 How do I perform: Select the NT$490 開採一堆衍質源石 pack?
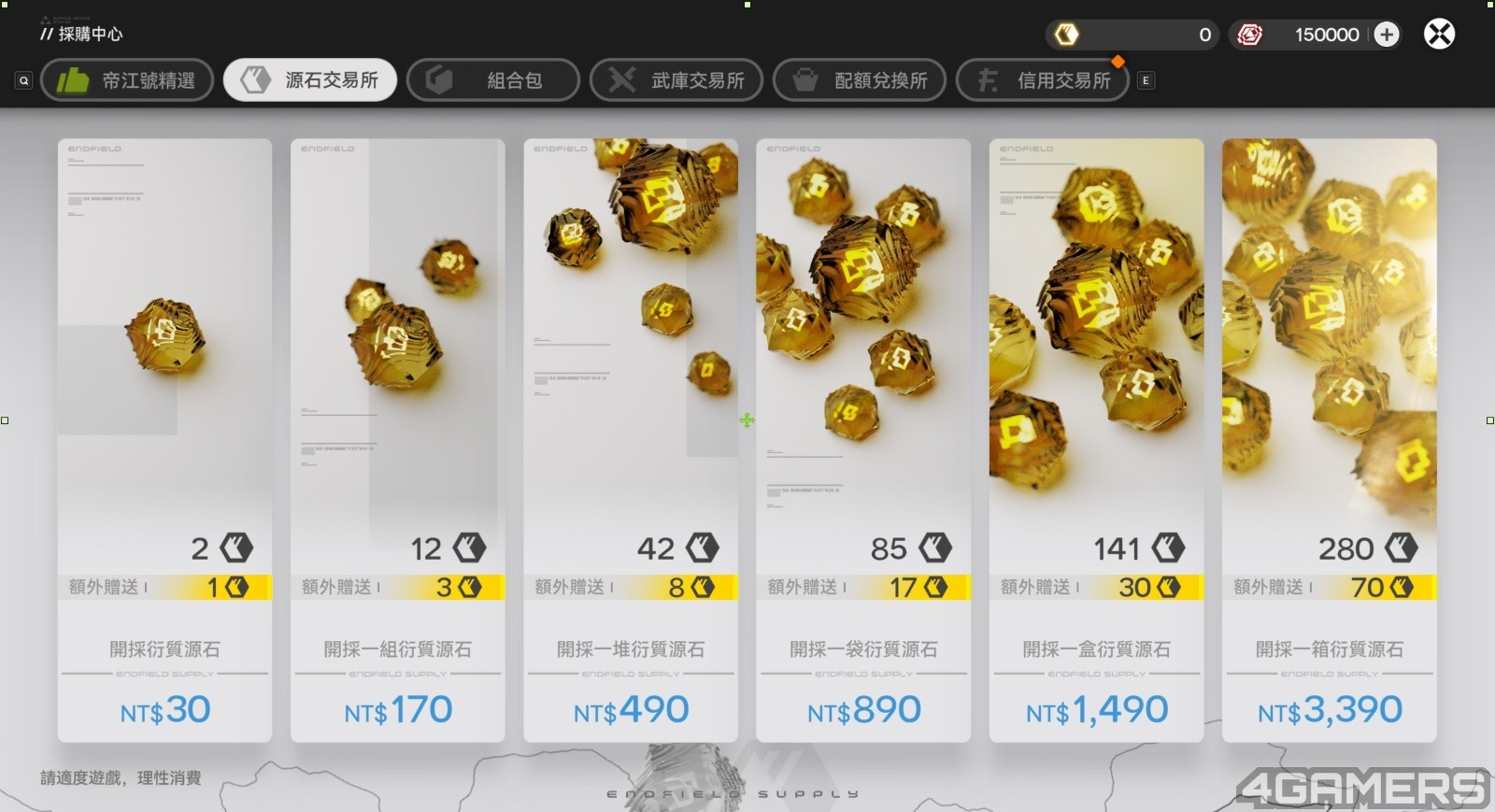pyautogui.click(x=631, y=440)
